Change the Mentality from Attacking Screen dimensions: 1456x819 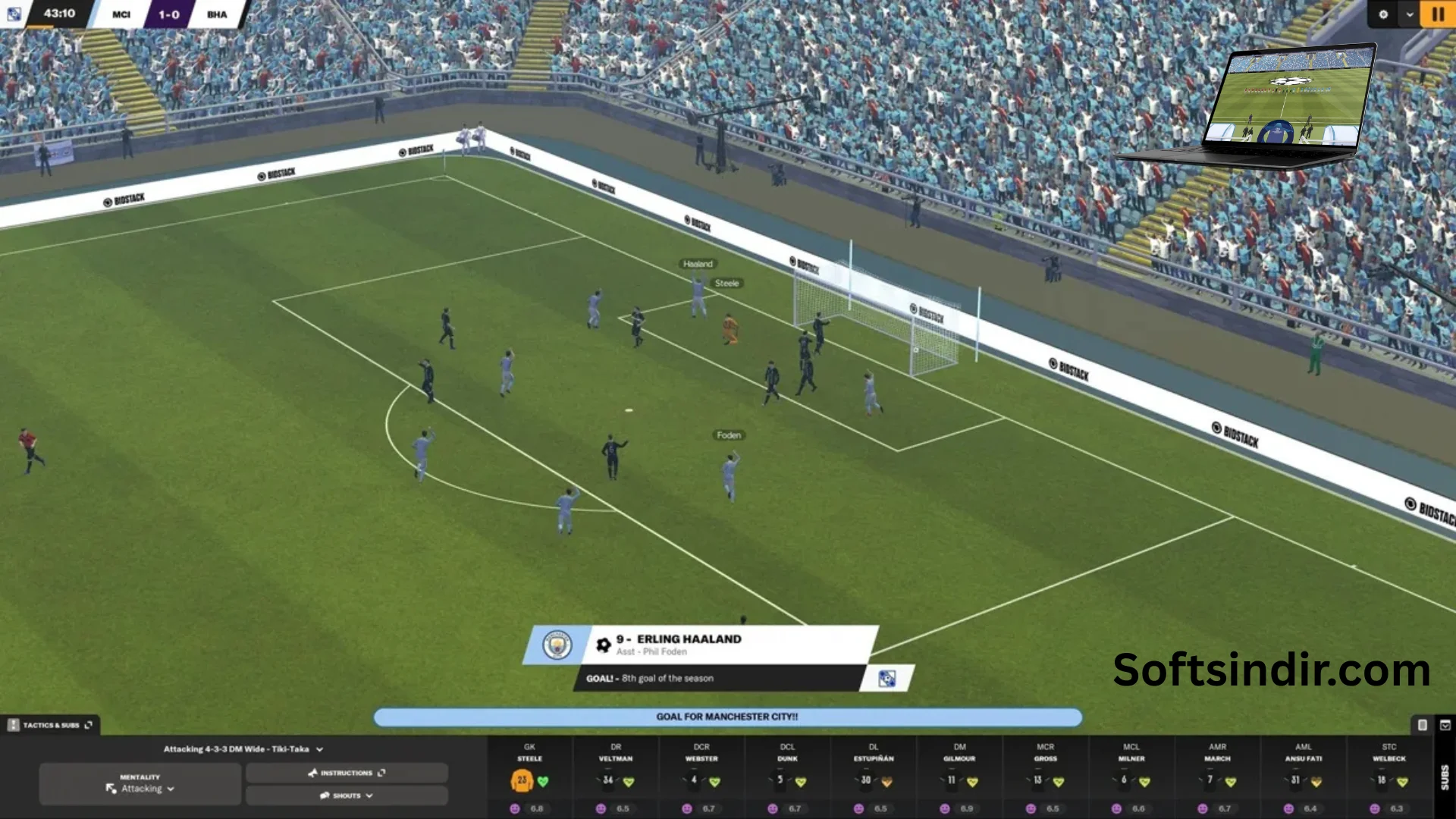pyautogui.click(x=140, y=784)
